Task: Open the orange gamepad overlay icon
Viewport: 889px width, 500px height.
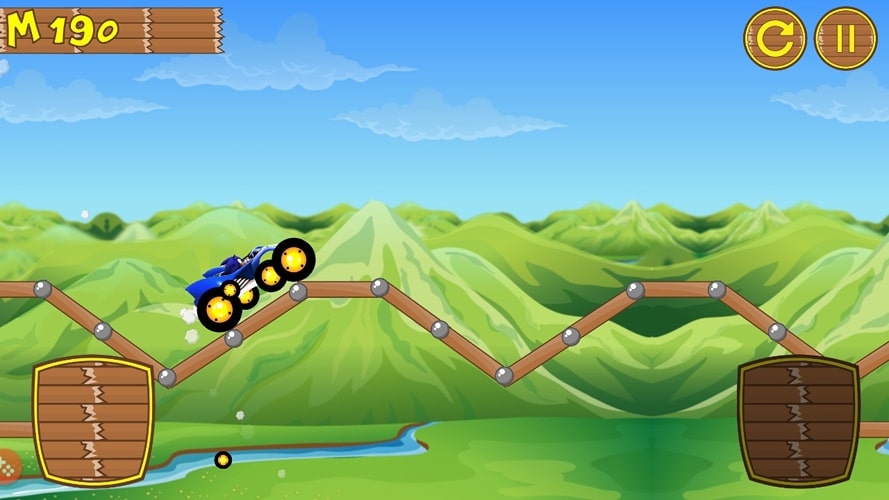Action: [x=6, y=467]
